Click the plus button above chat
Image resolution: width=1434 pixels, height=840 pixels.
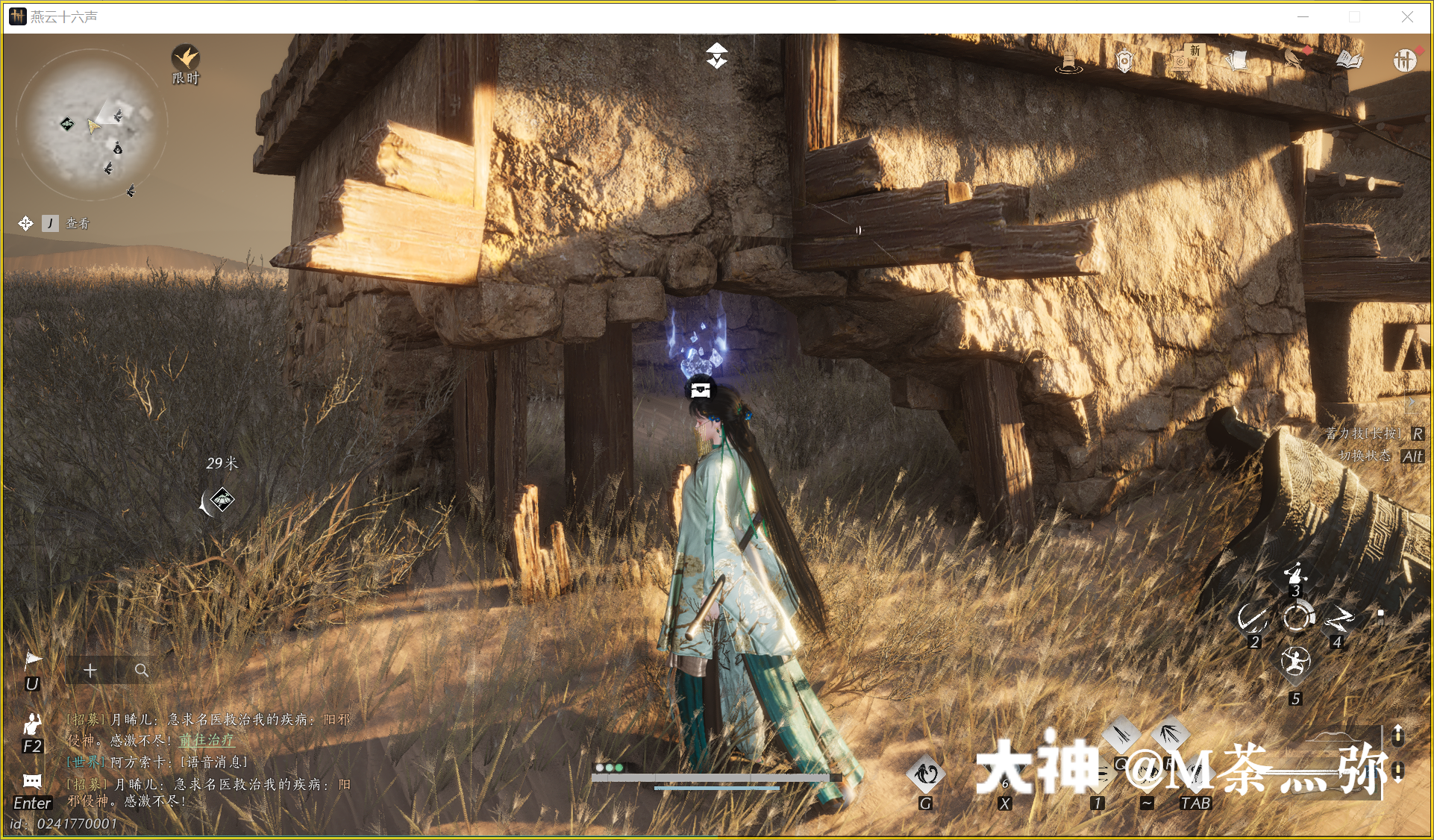pyautogui.click(x=90, y=671)
